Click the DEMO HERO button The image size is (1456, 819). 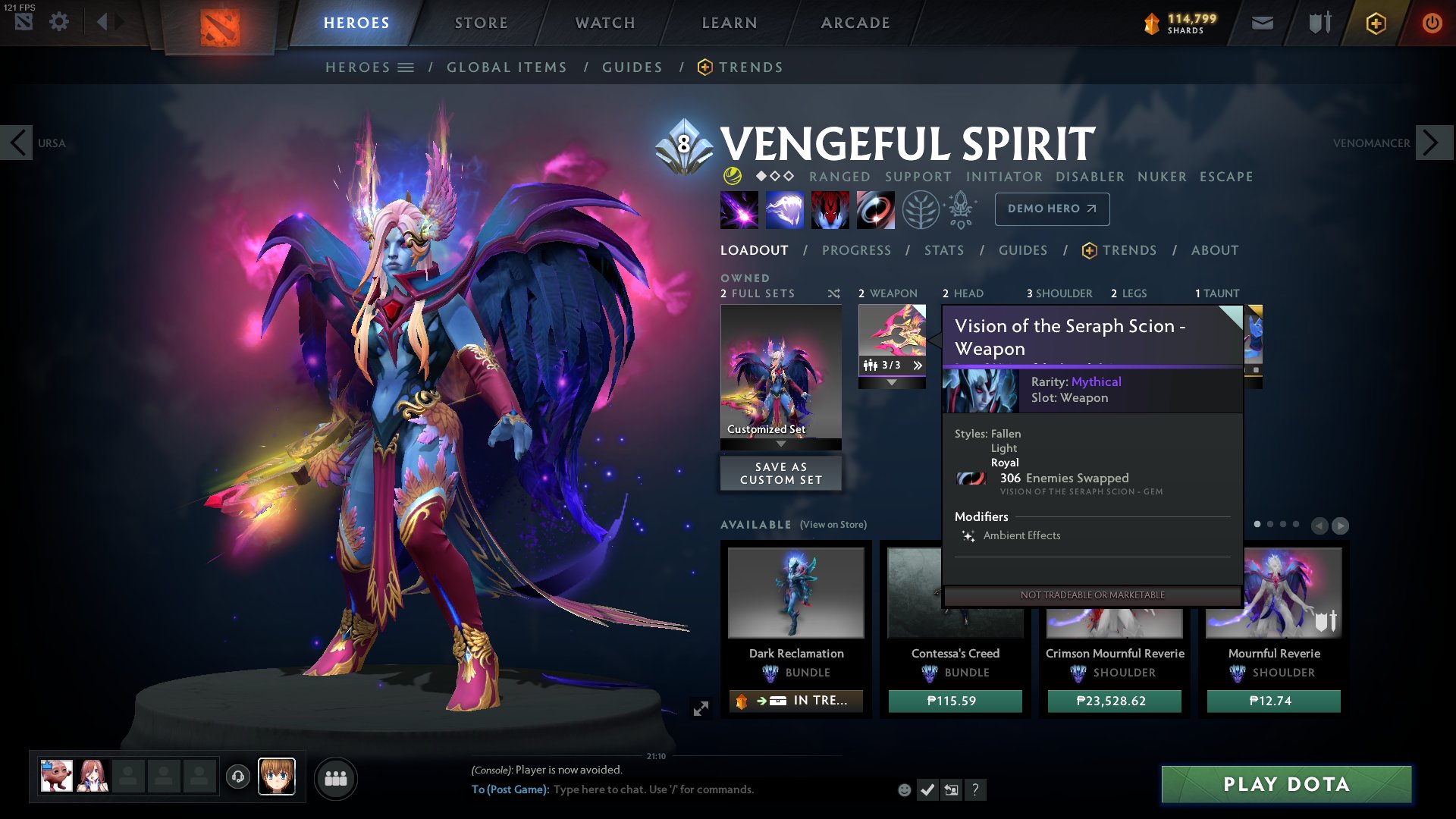coord(1052,209)
